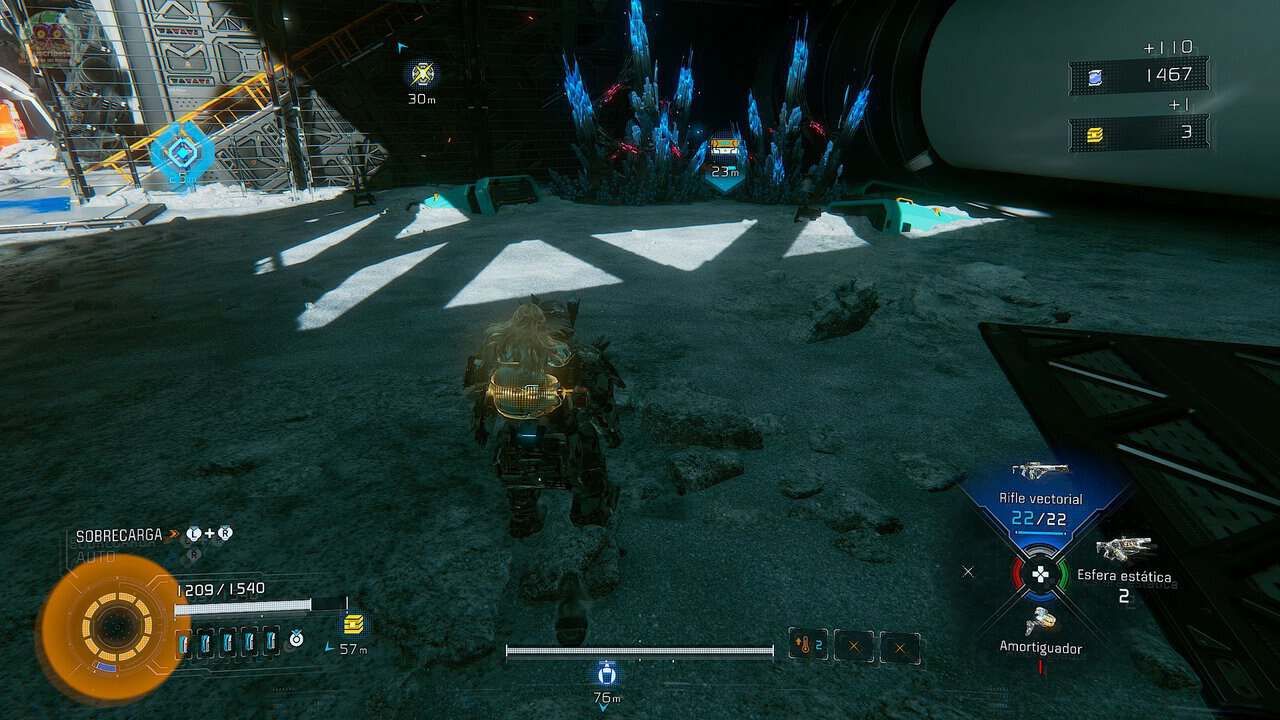Click the medal icon beside the cells
Viewport: 1280px width, 720px height.
click(296, 638)
